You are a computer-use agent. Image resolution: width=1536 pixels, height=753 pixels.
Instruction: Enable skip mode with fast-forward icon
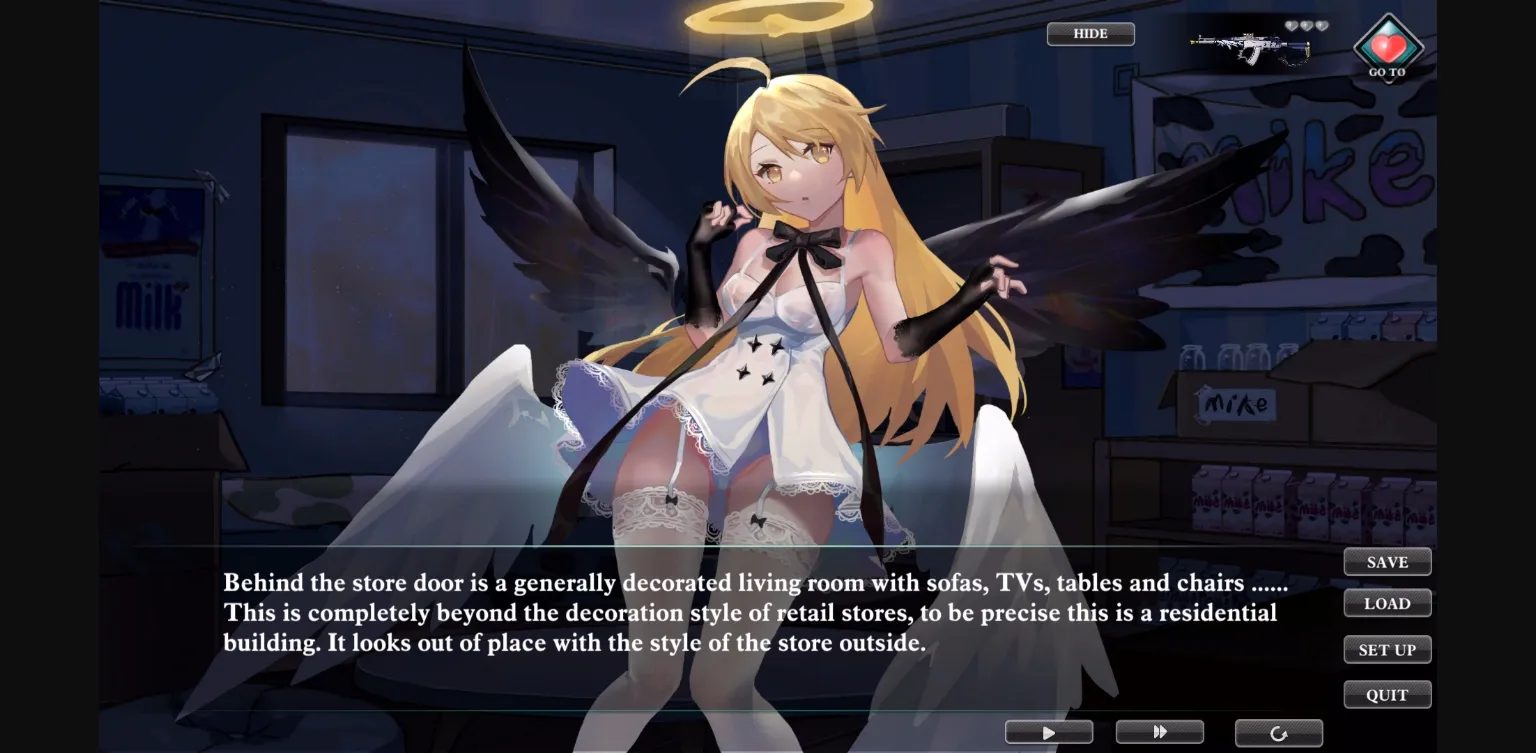click(1160, 732)
